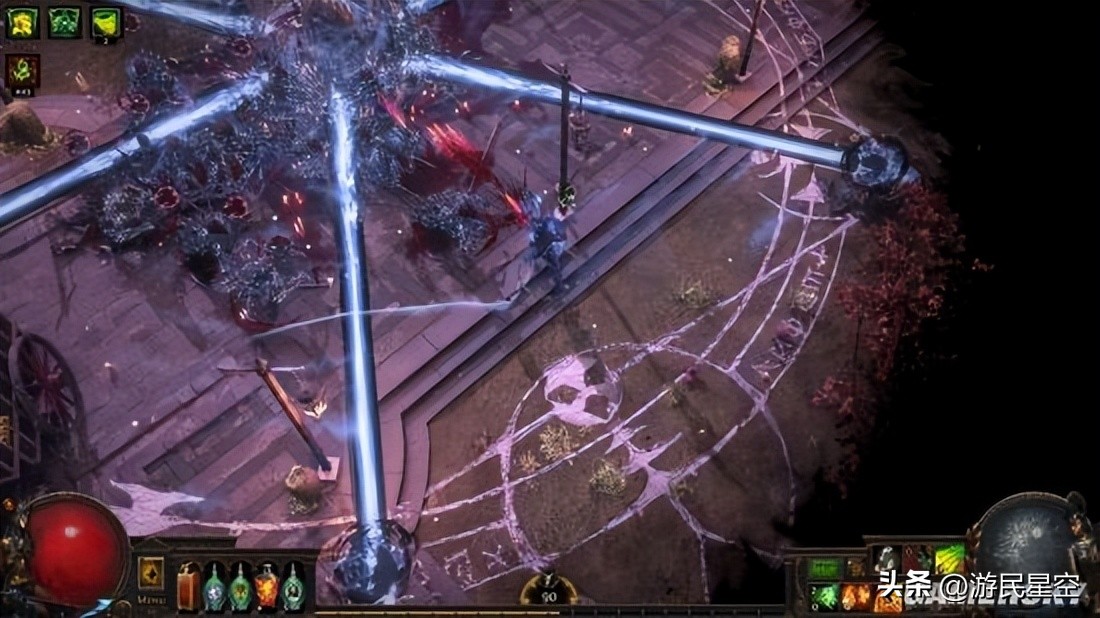Inspect the dark green web buff icon

tap(64, 22)
